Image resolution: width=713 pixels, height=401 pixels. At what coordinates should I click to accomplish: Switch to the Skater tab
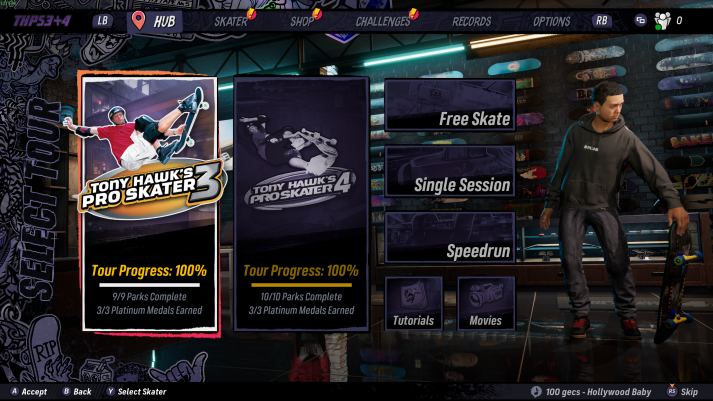point(231,21)
